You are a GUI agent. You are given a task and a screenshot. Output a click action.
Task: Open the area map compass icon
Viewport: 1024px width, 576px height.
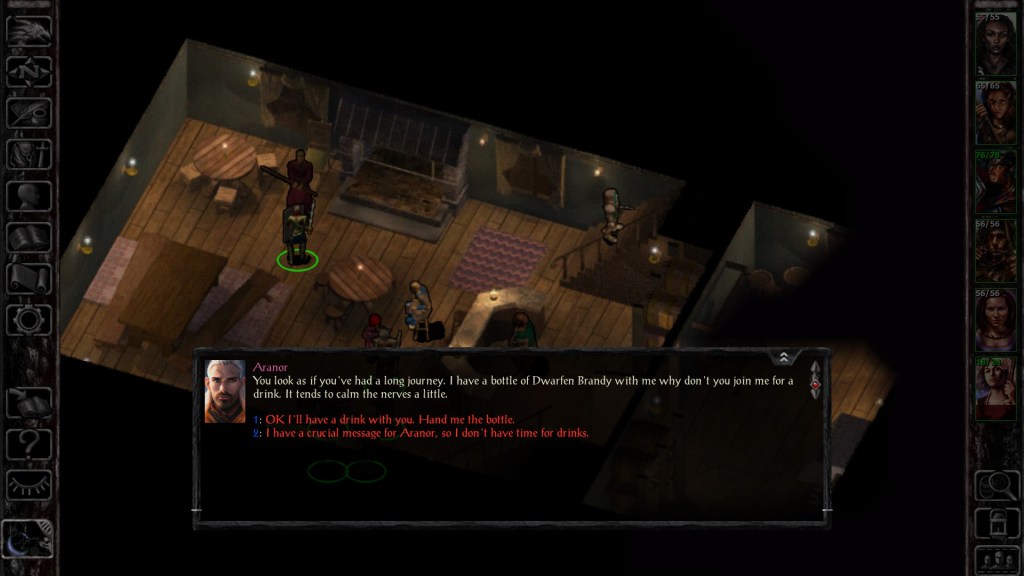tap(29, 72)
